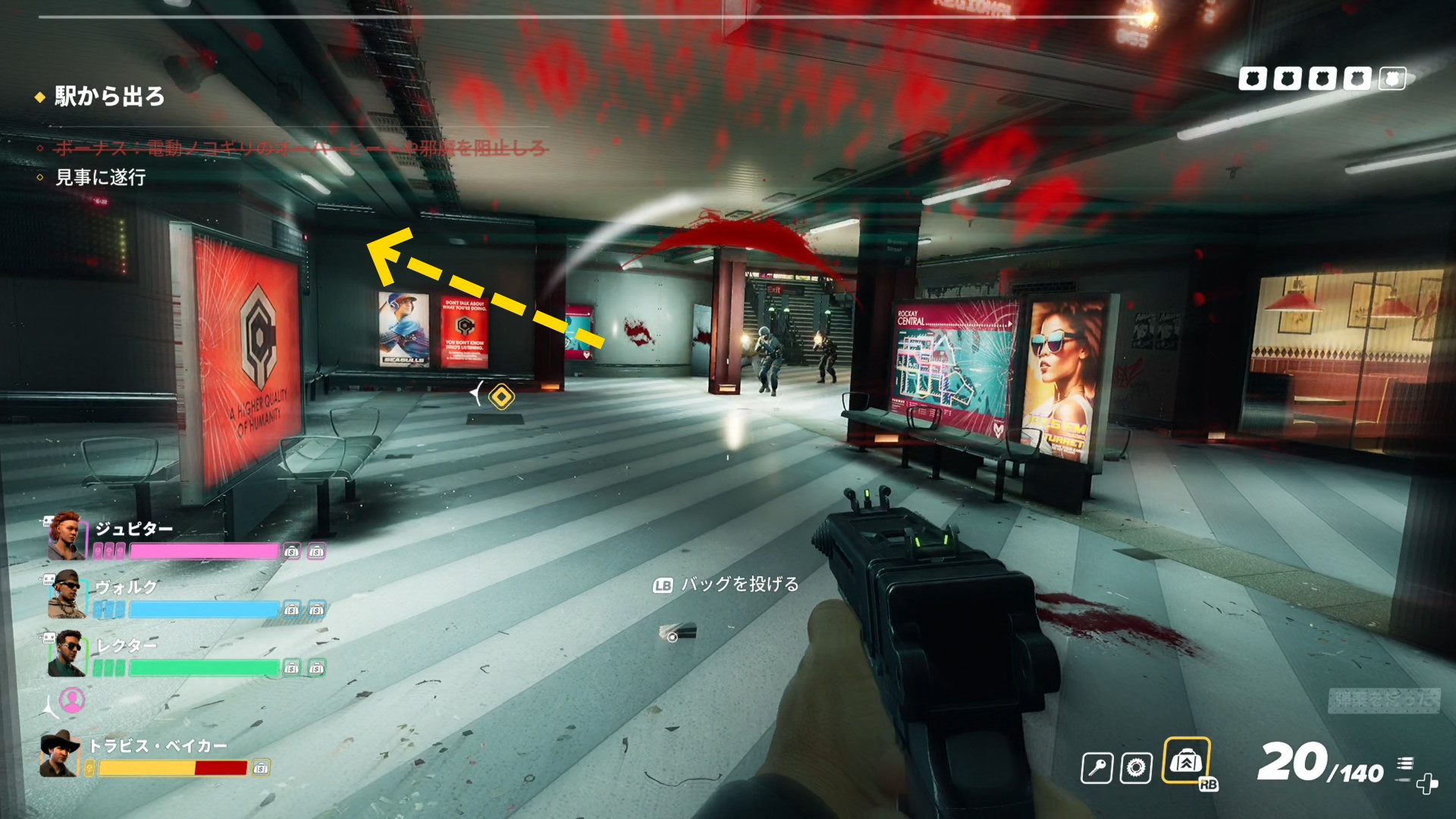
Task: Click the yellow diamond waypoint marker
Action: [501, 397]
